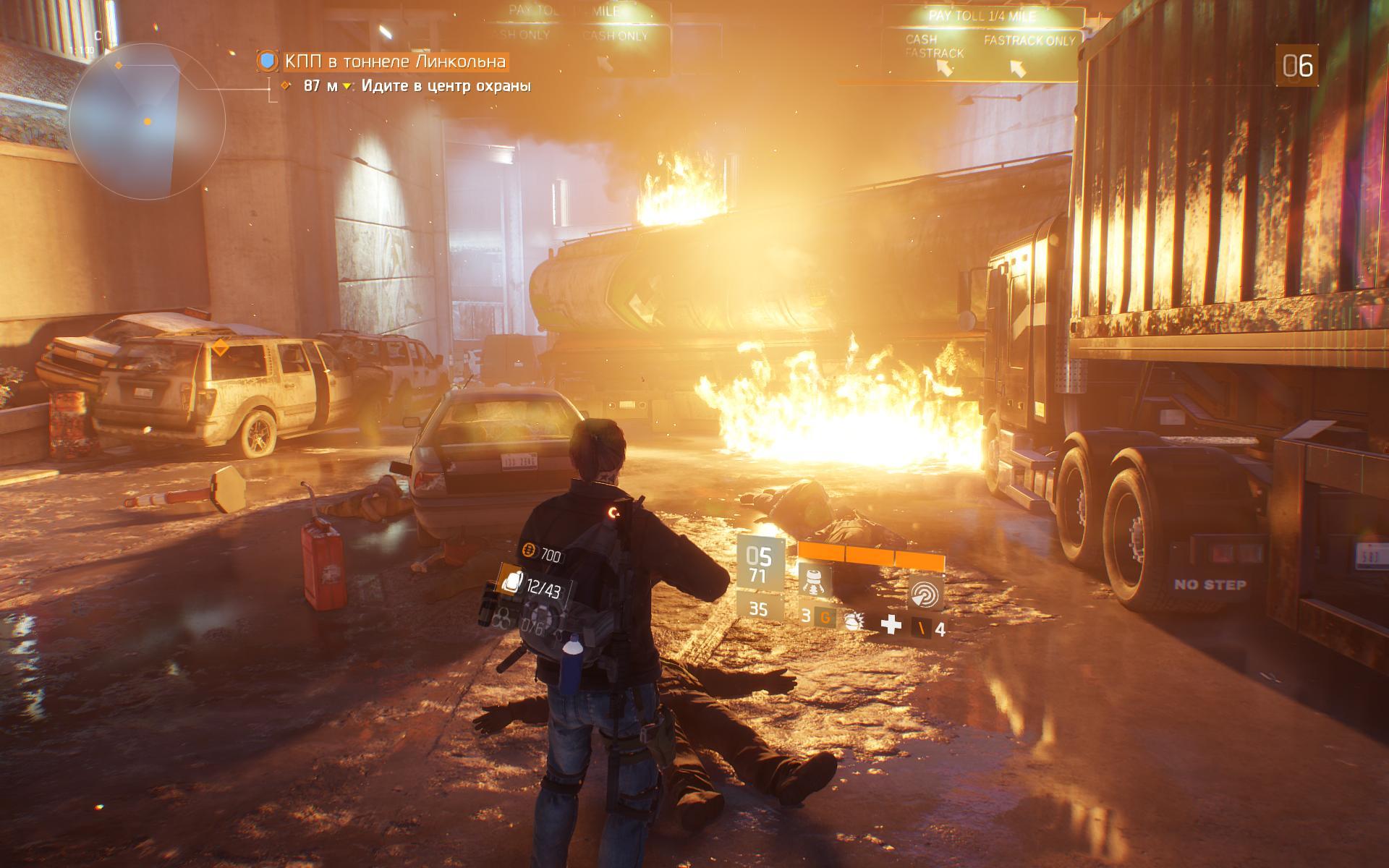Use the medkit cross icon
Image resolution: width=1389 pixels, height=868 pixels.
click(891, 625)
